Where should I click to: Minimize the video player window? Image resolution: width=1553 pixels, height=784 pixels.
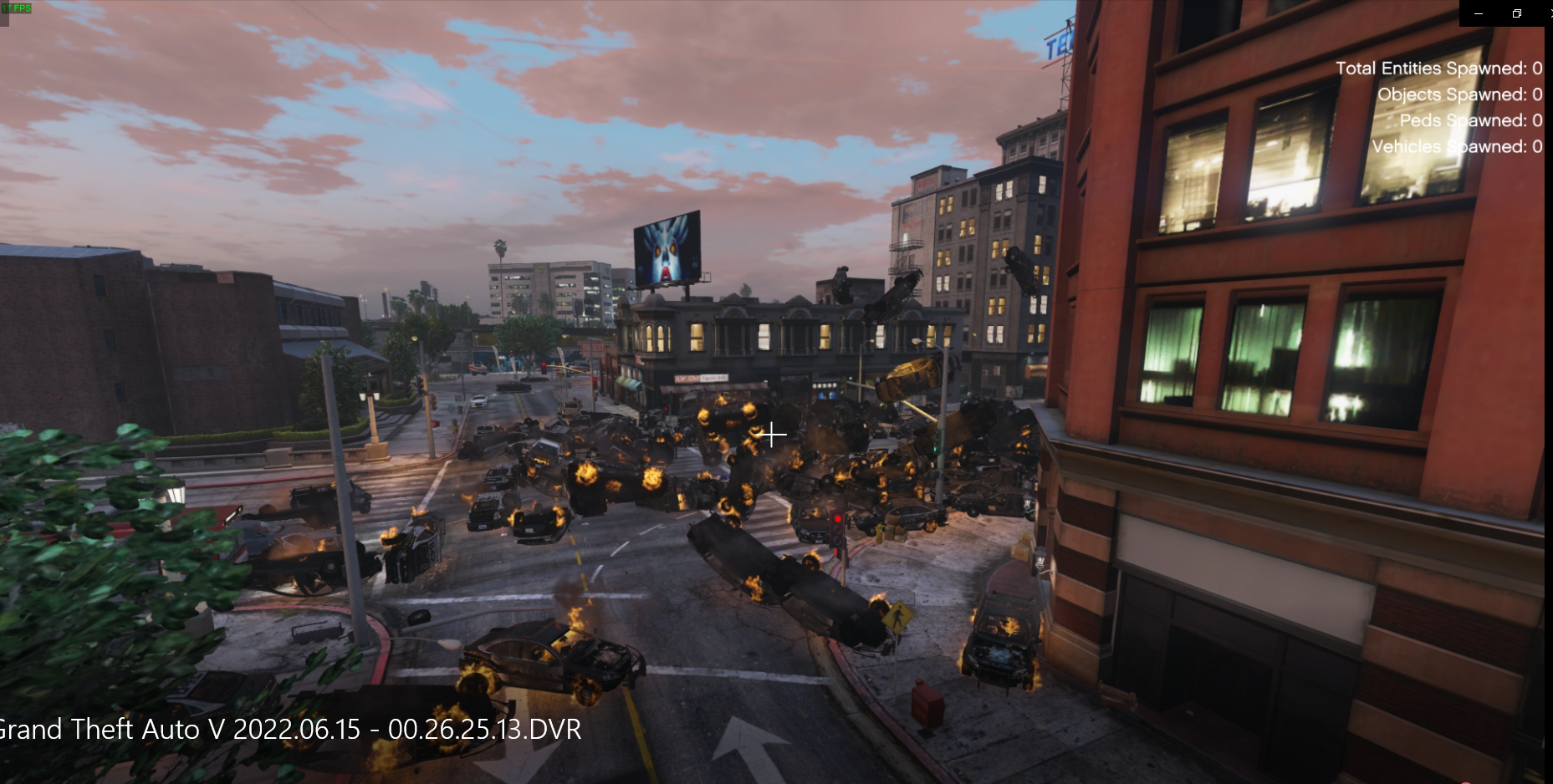[x=1479, y=13]
